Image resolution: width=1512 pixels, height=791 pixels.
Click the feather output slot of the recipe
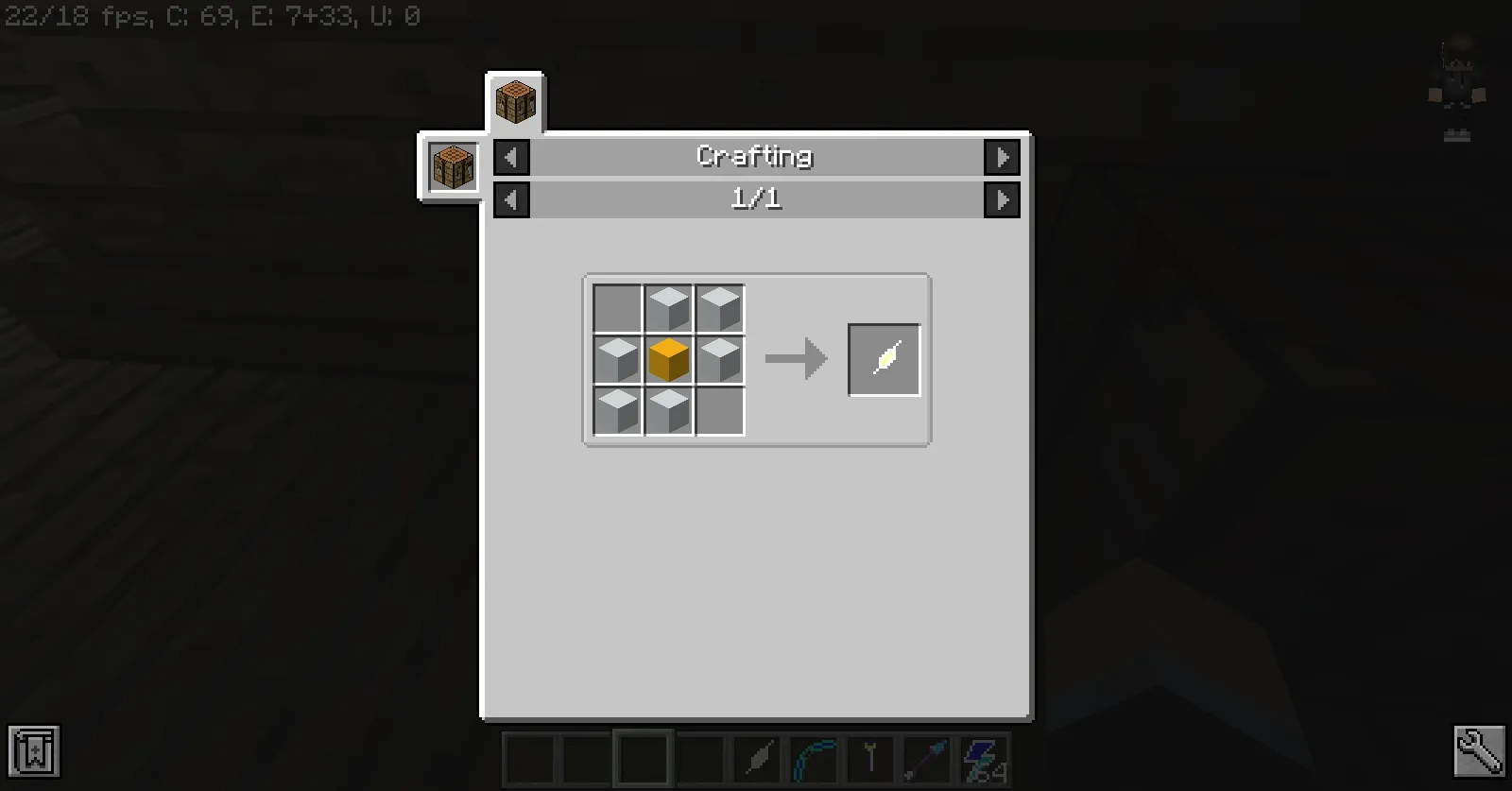pyautogui.click(x=884, y=359)
